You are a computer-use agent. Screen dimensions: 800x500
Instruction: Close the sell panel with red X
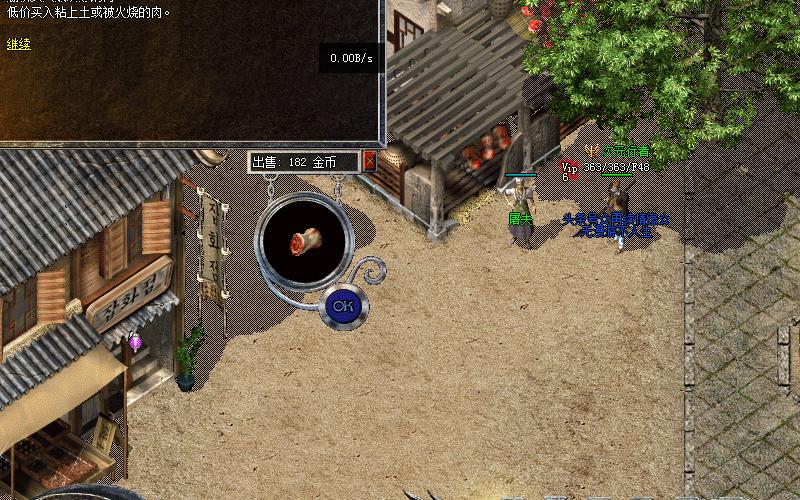point(369,160)
